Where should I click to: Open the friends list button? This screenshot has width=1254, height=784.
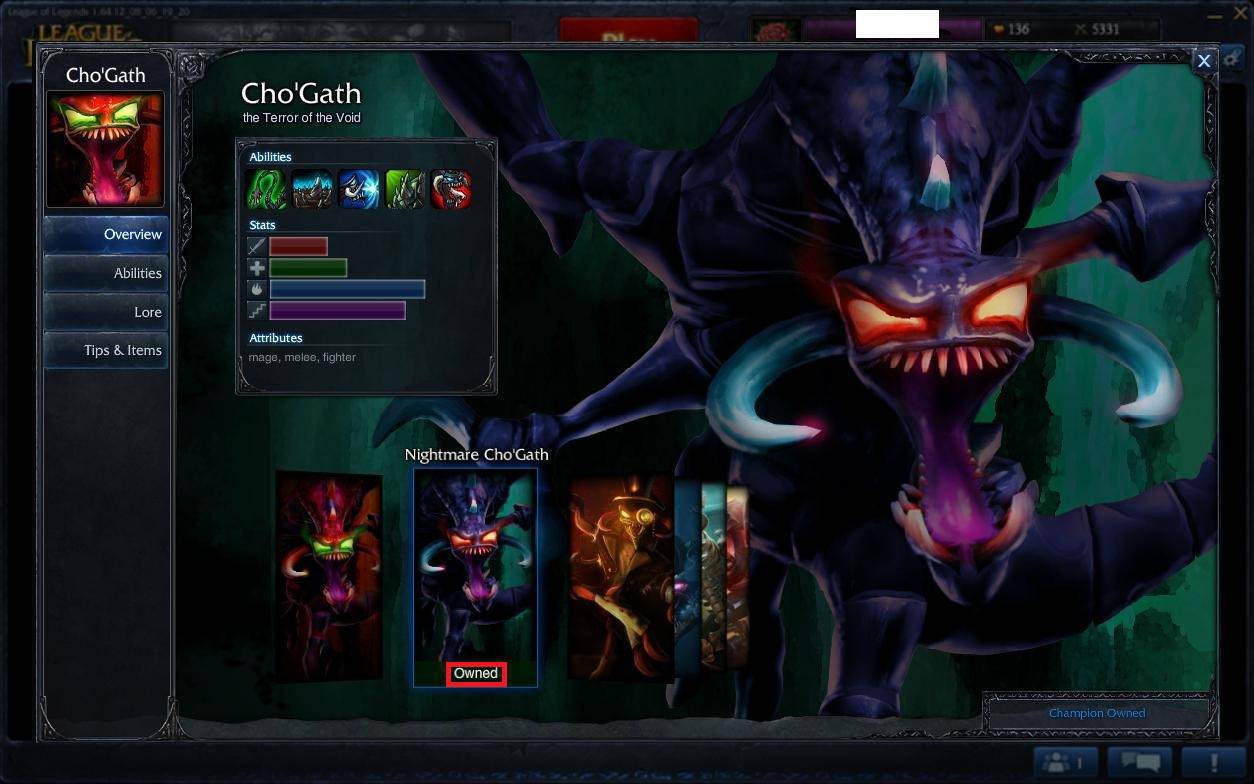tap(1066, 763)
